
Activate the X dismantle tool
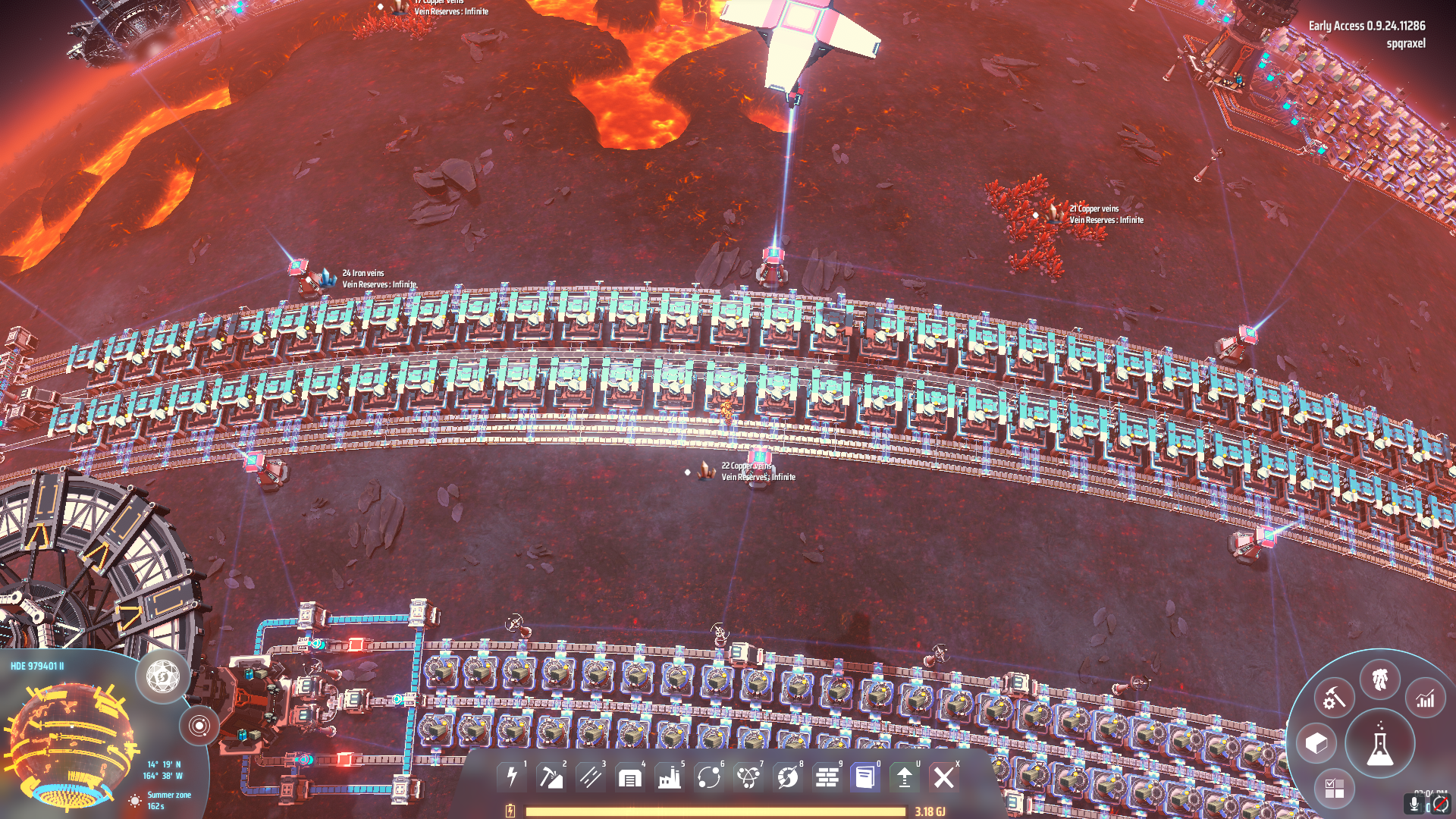[x=944, y=777]
